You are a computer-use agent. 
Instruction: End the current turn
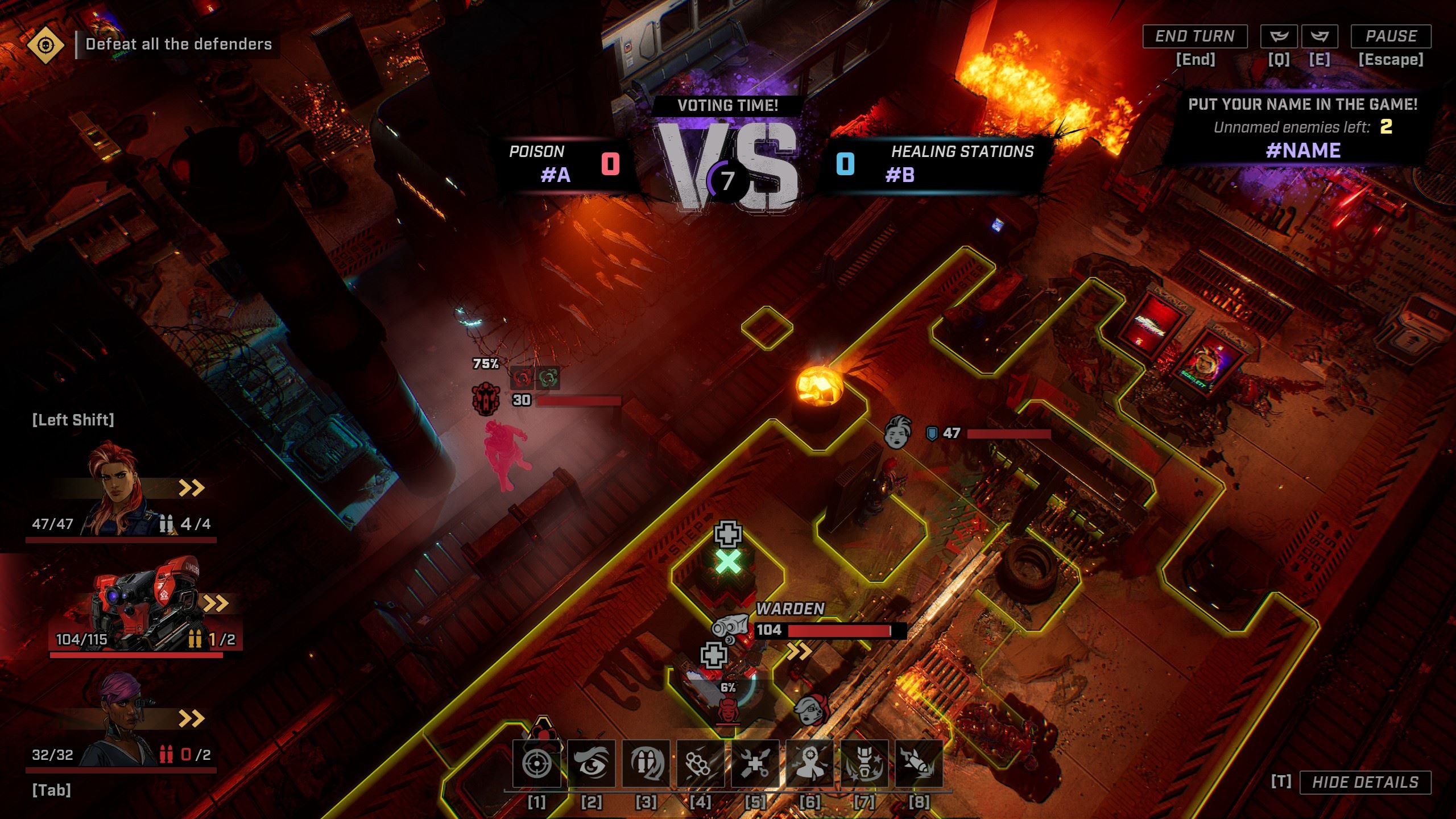[1194, 36]
